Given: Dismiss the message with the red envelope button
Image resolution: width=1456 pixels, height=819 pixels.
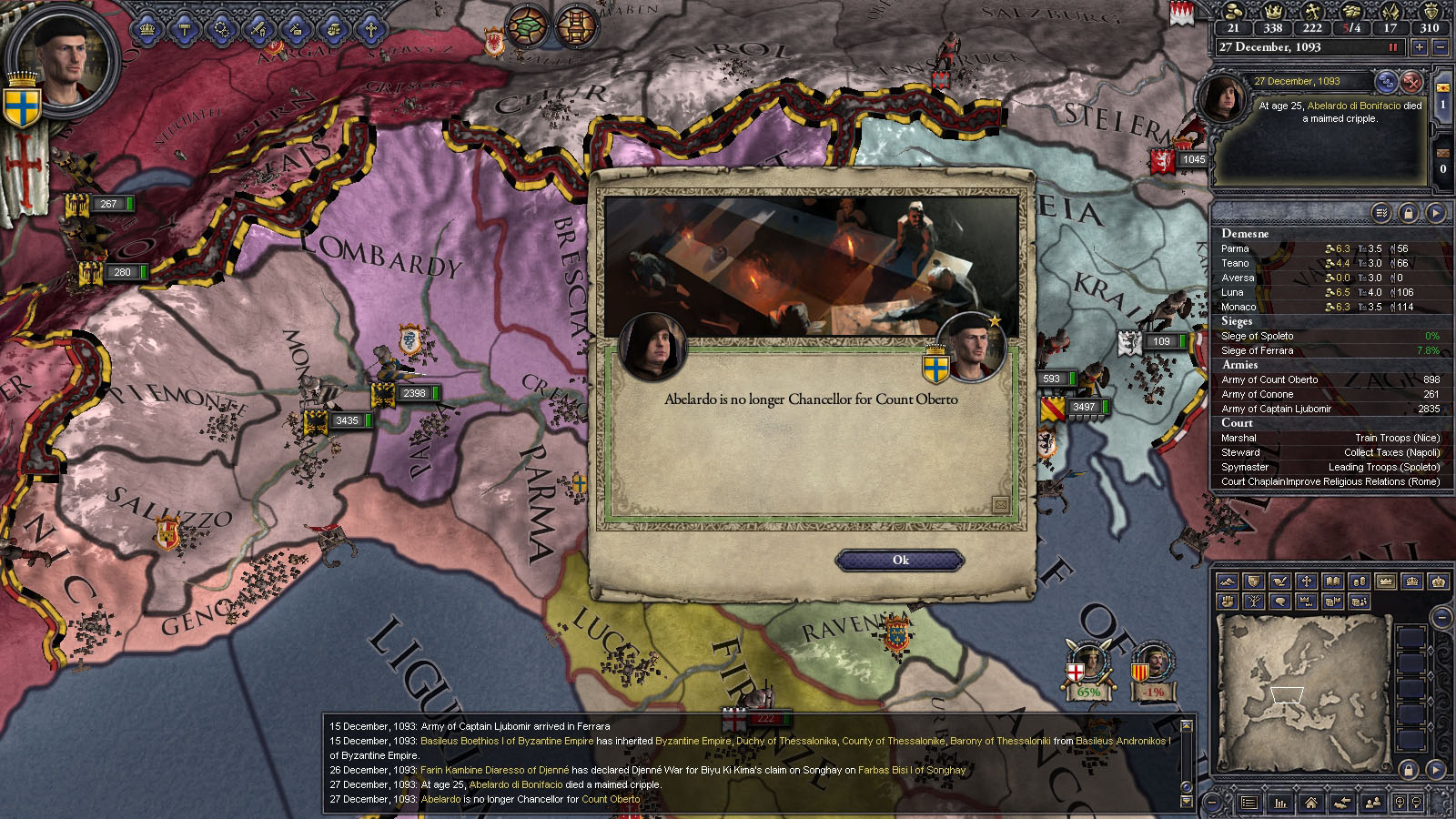Looking at the screenshot, I should (x=1410, y=81).
